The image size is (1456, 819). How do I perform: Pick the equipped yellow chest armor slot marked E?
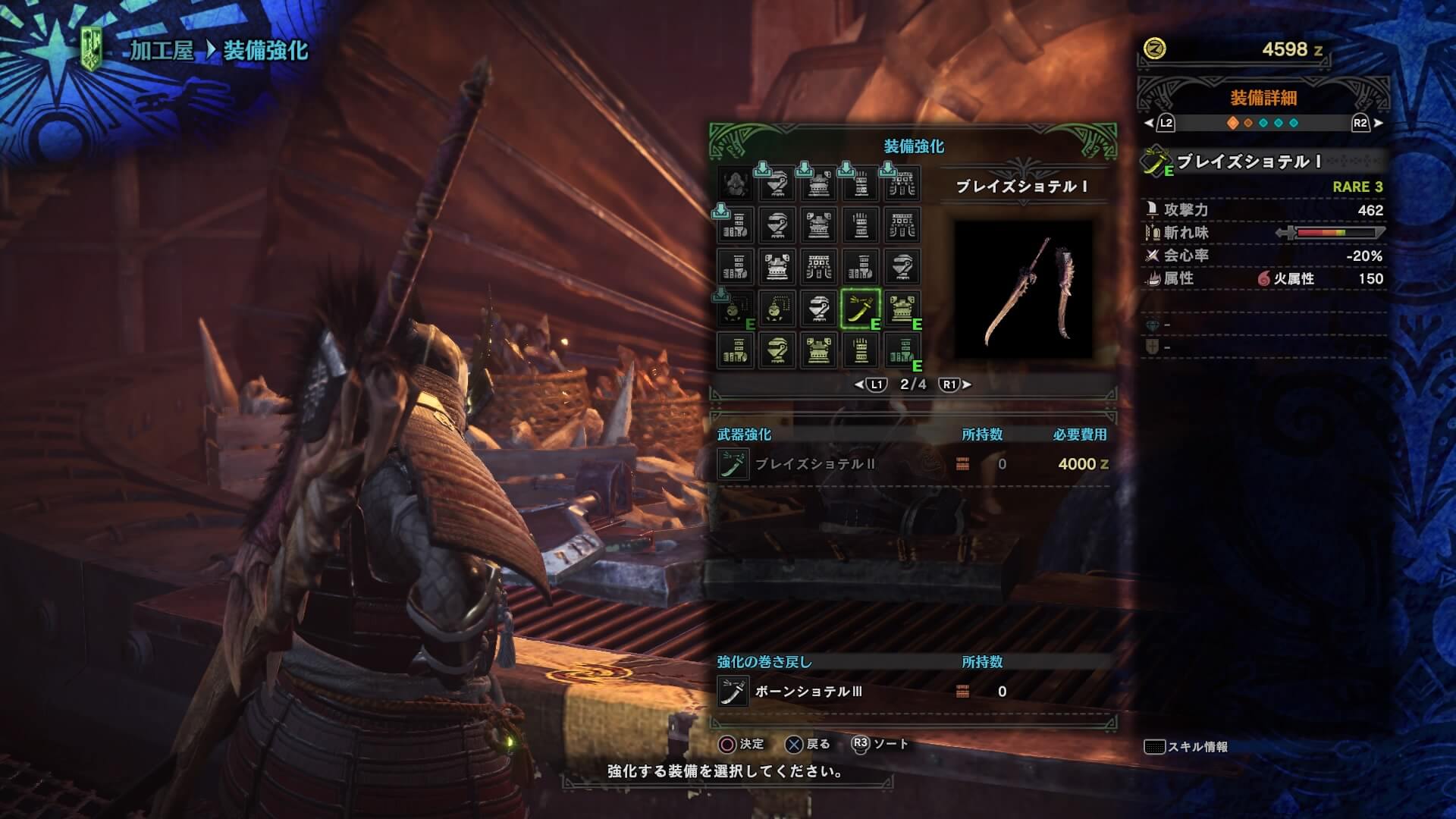click(x=902, y=309)
